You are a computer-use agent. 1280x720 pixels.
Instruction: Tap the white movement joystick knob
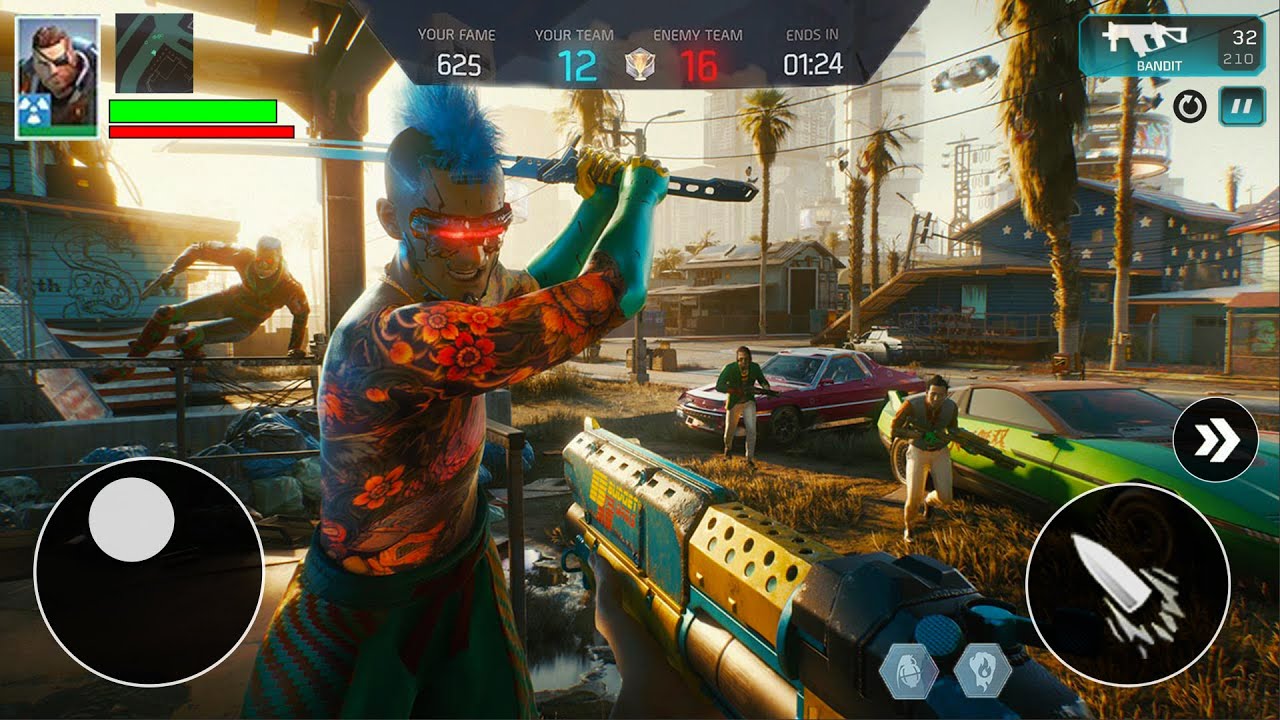point(132,518)
